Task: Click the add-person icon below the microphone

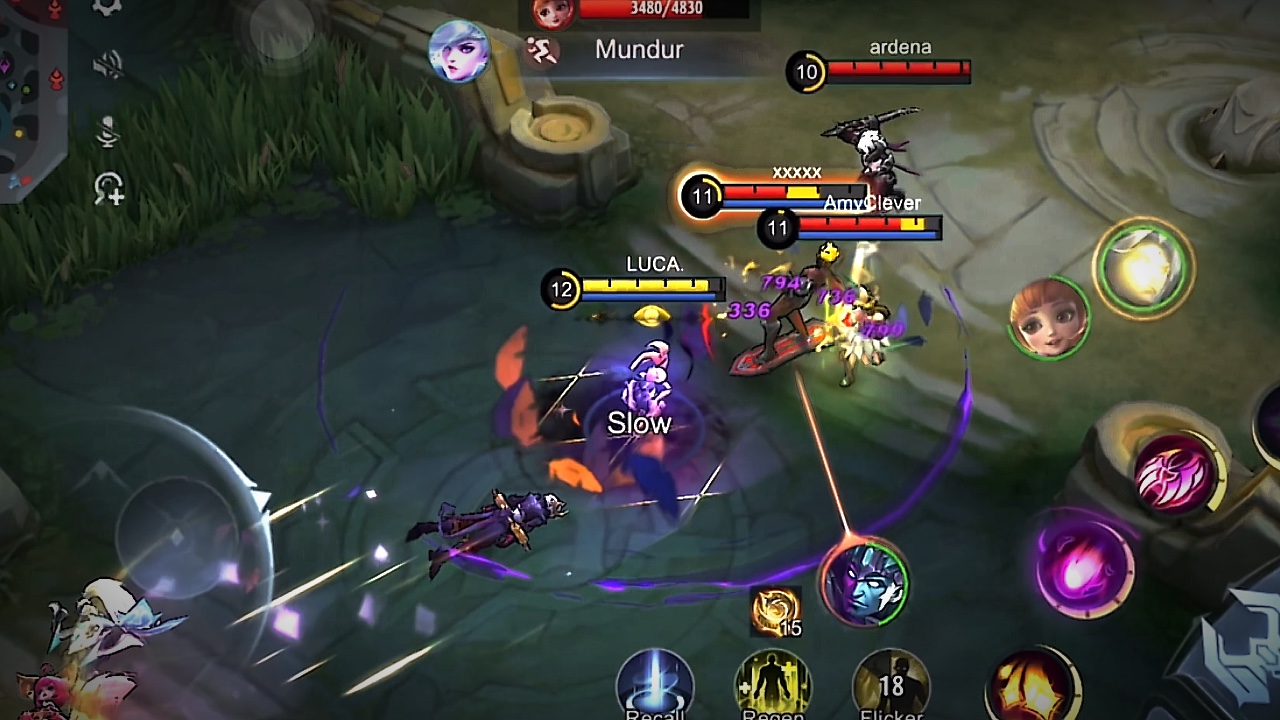Action: [109, 189]
